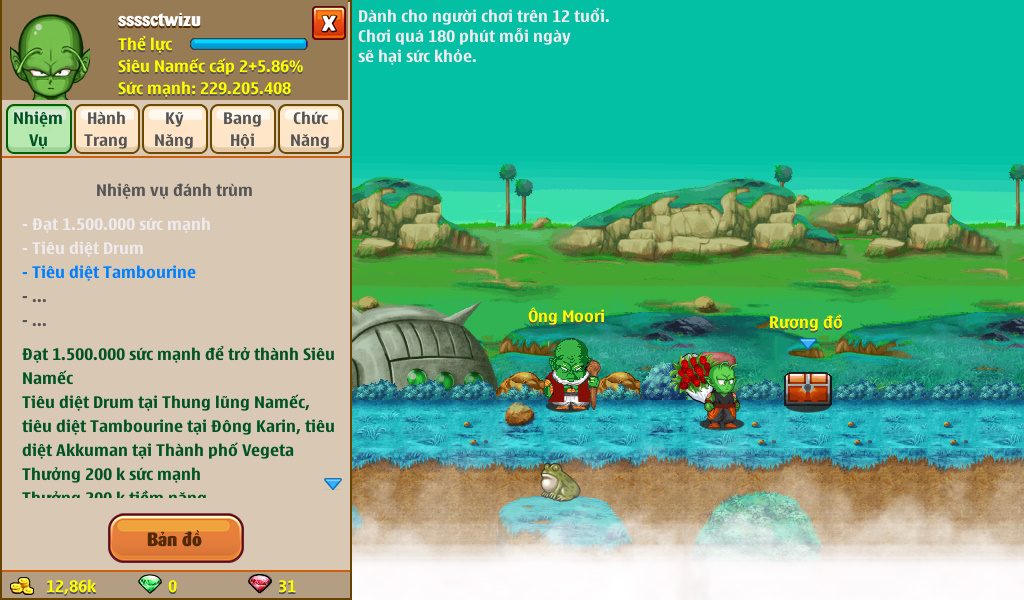Click the red ruby currency icon

(x=259, y=585)
